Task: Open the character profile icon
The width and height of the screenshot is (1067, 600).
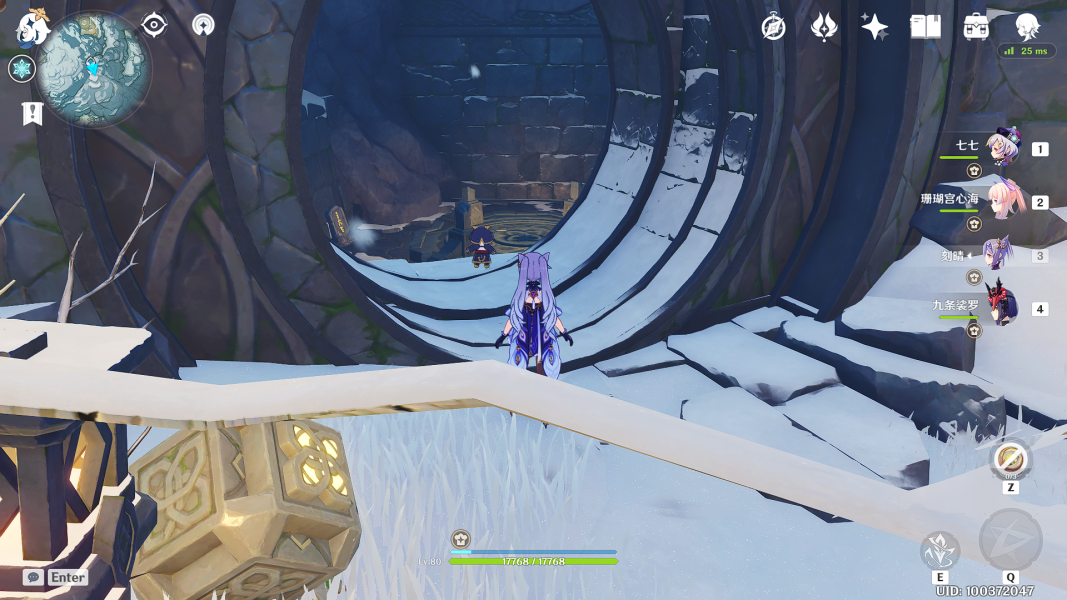Action: click(1027, 27)
